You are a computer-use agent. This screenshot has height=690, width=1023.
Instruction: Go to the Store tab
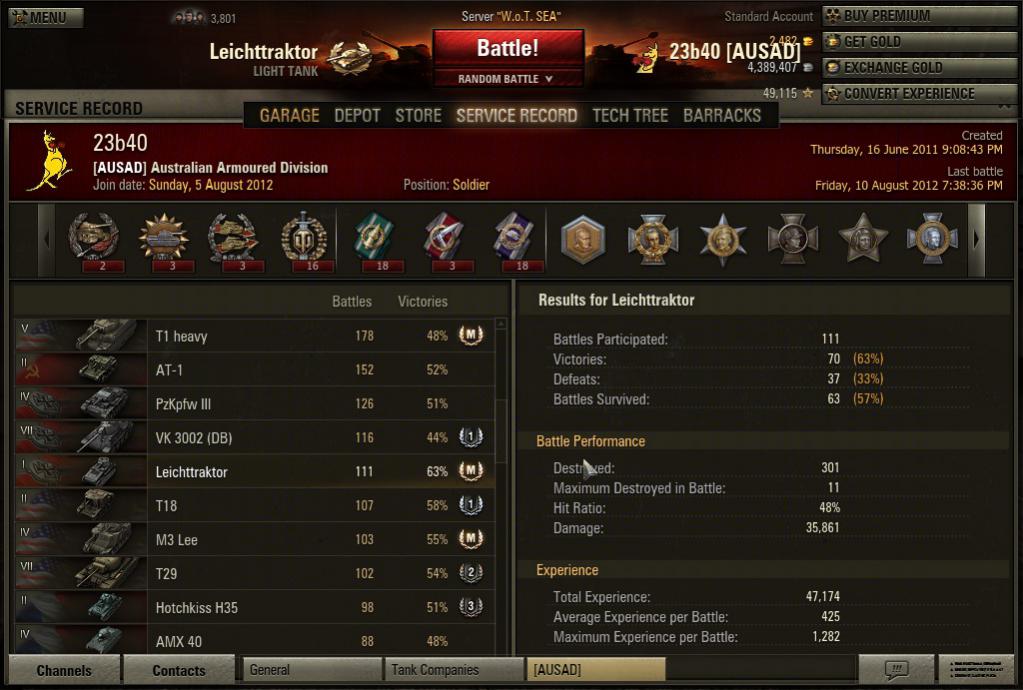pos(418,115)
